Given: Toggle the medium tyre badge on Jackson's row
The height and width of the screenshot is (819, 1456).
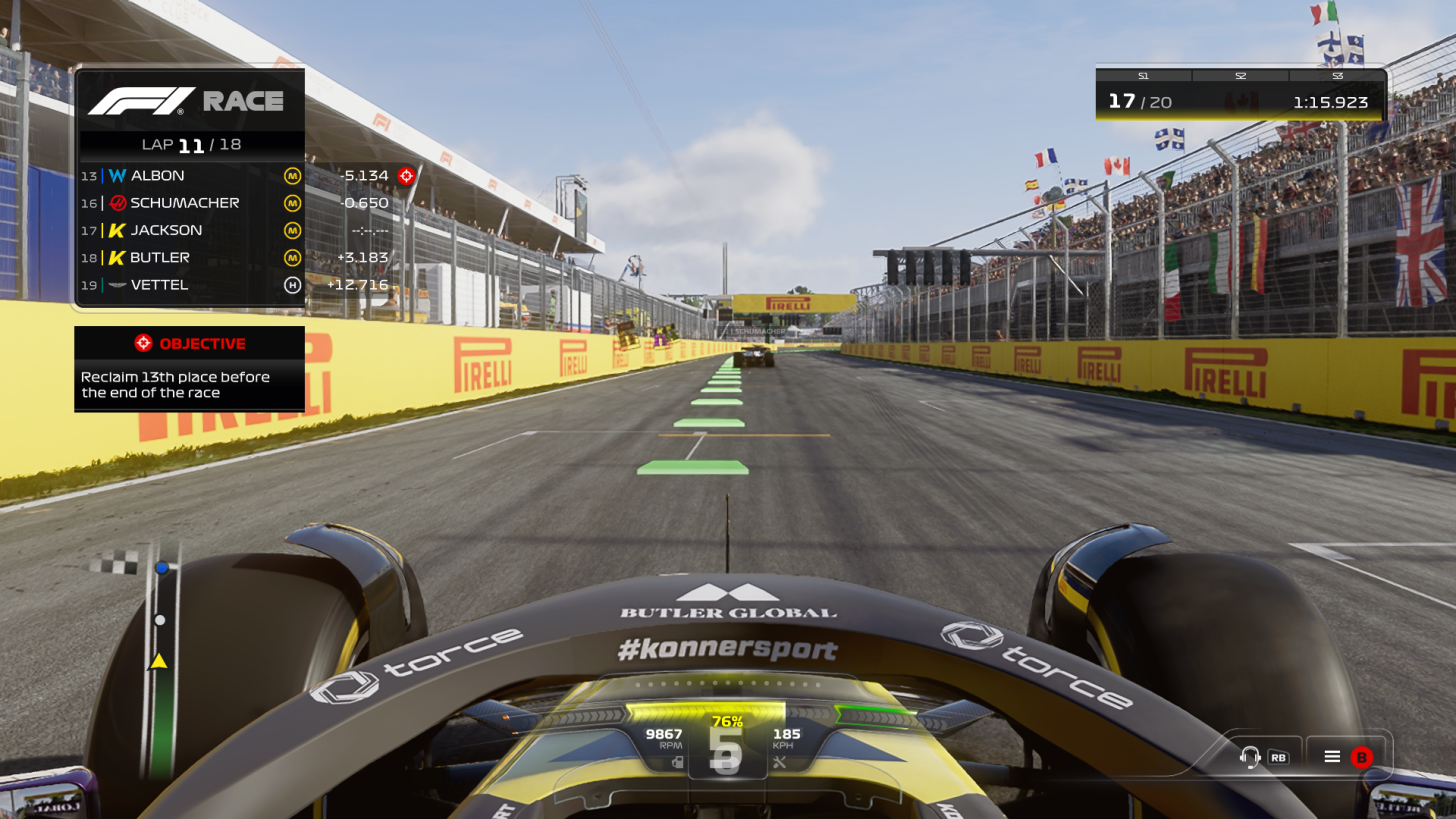Looking at the screenshot, I should pos(294,230).
